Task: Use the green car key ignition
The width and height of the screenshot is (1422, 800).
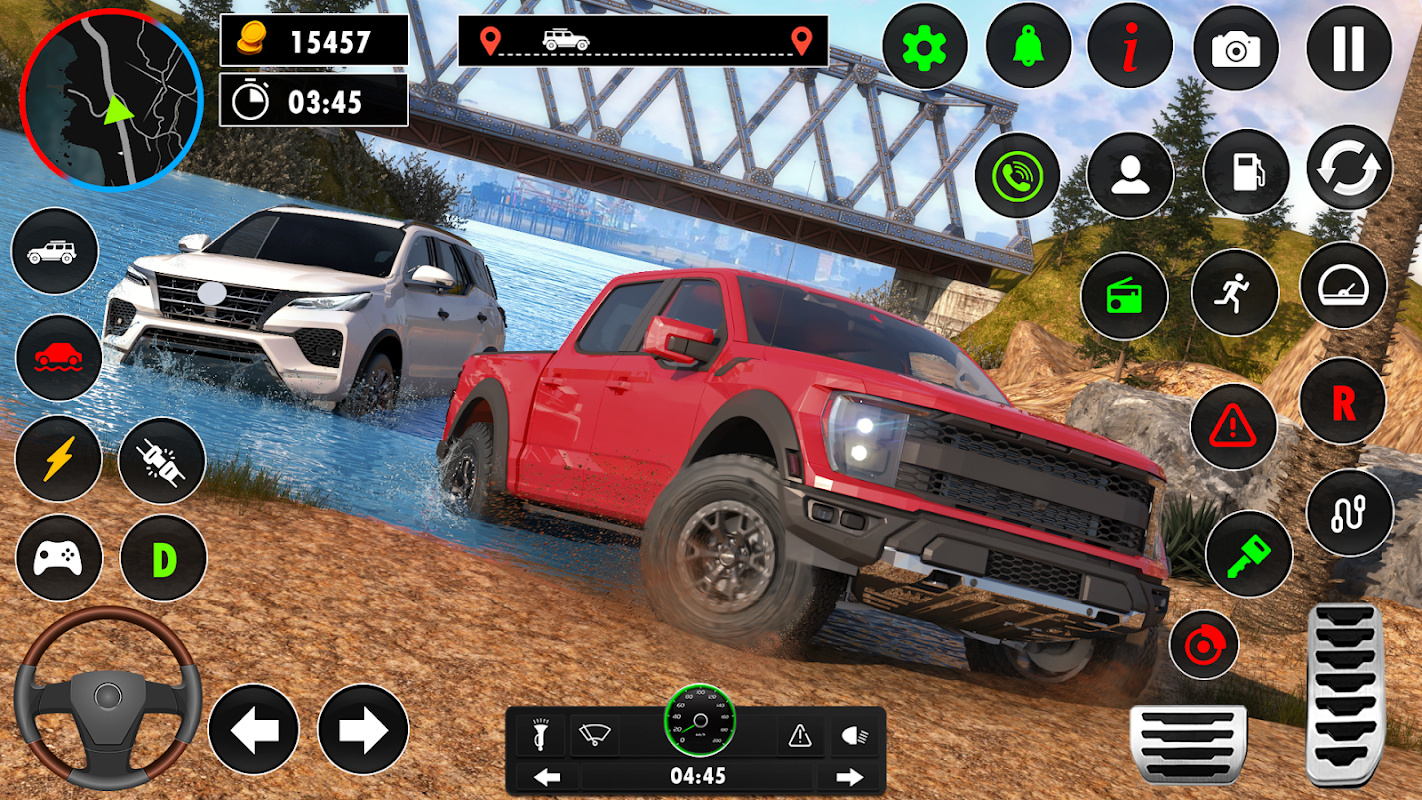Action: click(1248, 554)
